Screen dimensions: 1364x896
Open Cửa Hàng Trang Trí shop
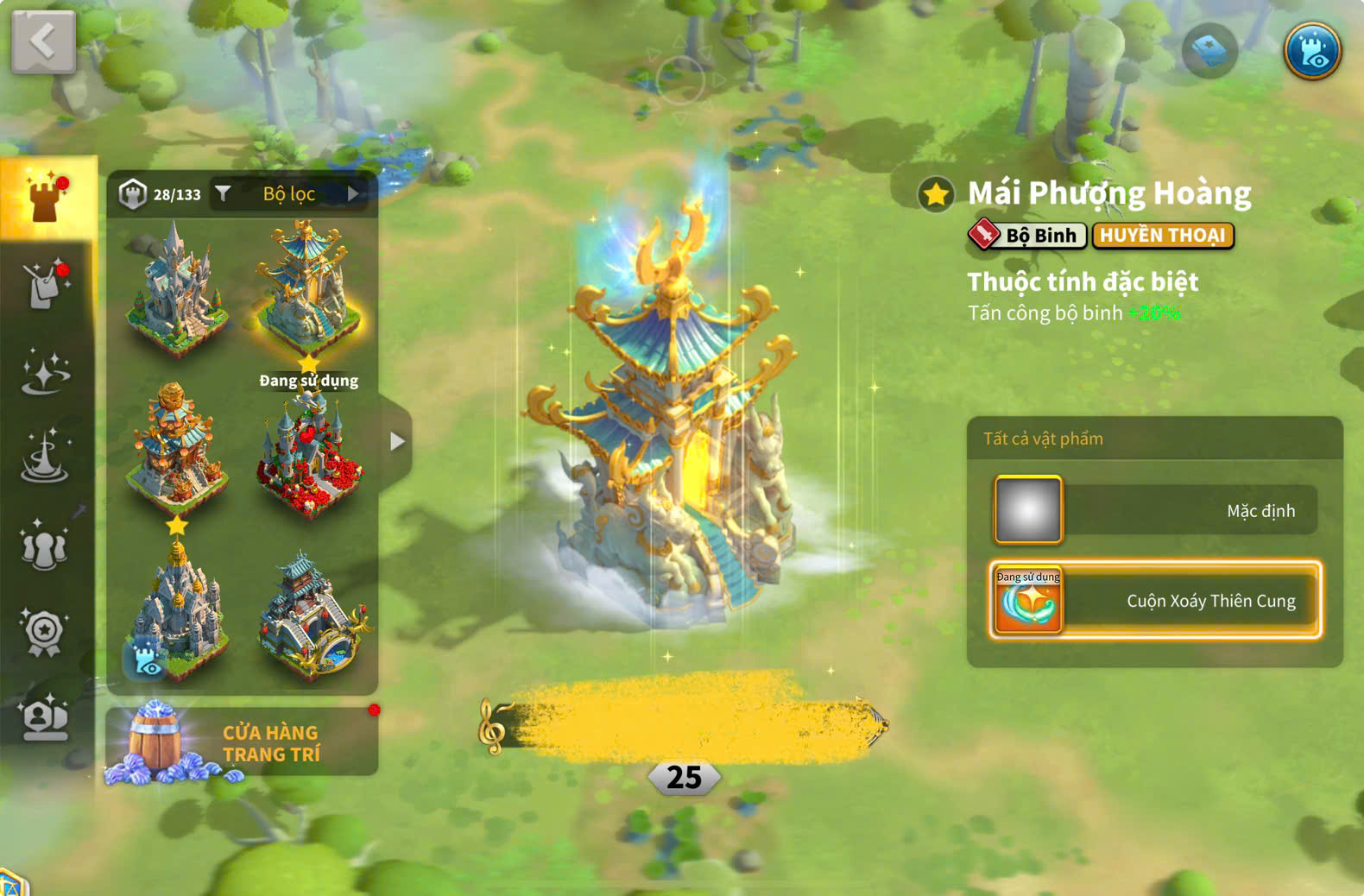coord(242,742)
